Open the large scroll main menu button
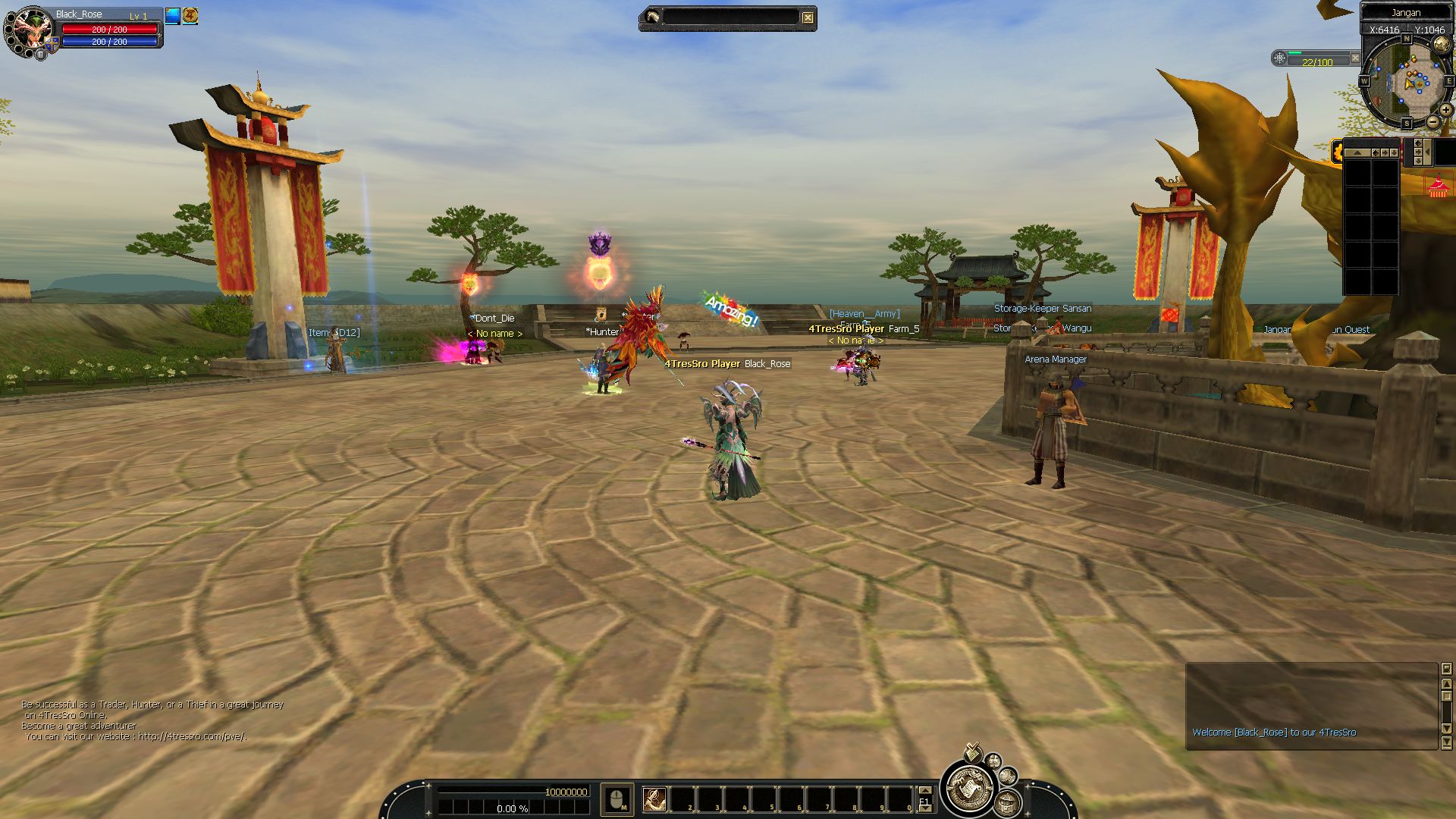Image resolution: width=1456 pixels, height=819 pixels. point(968,788)
